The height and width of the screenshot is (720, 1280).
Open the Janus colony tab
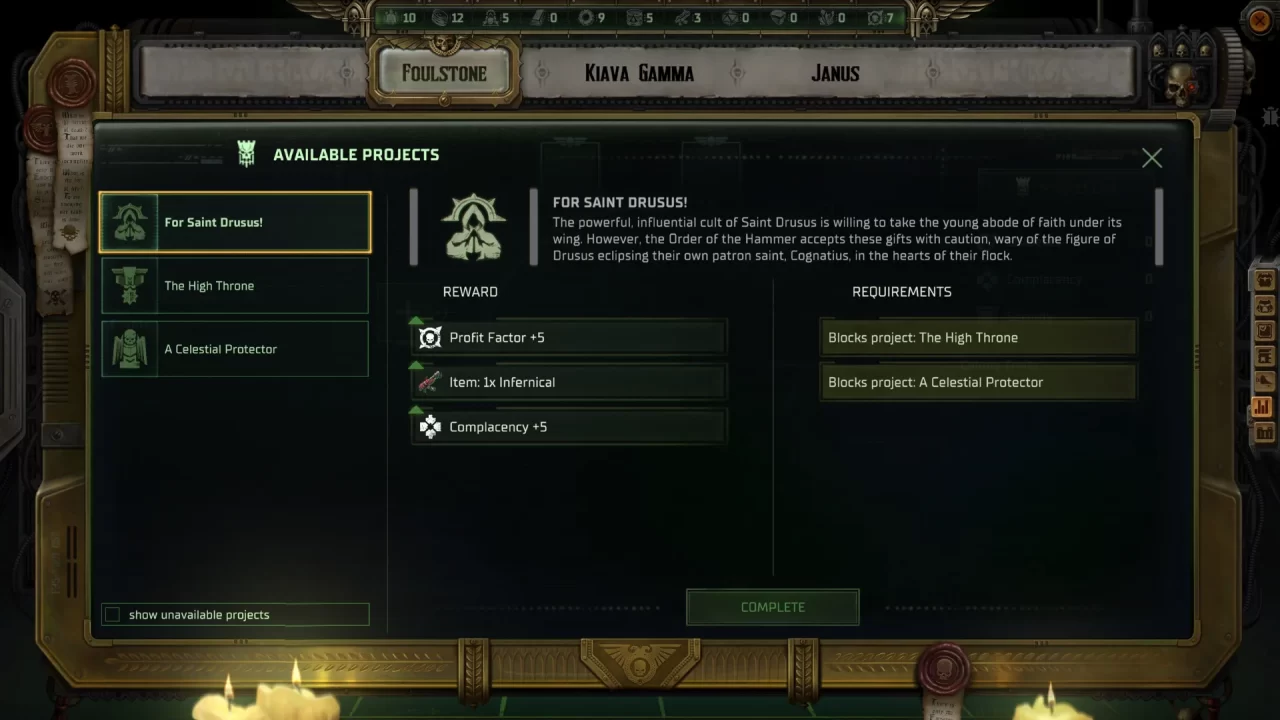[x=835, y=73]
